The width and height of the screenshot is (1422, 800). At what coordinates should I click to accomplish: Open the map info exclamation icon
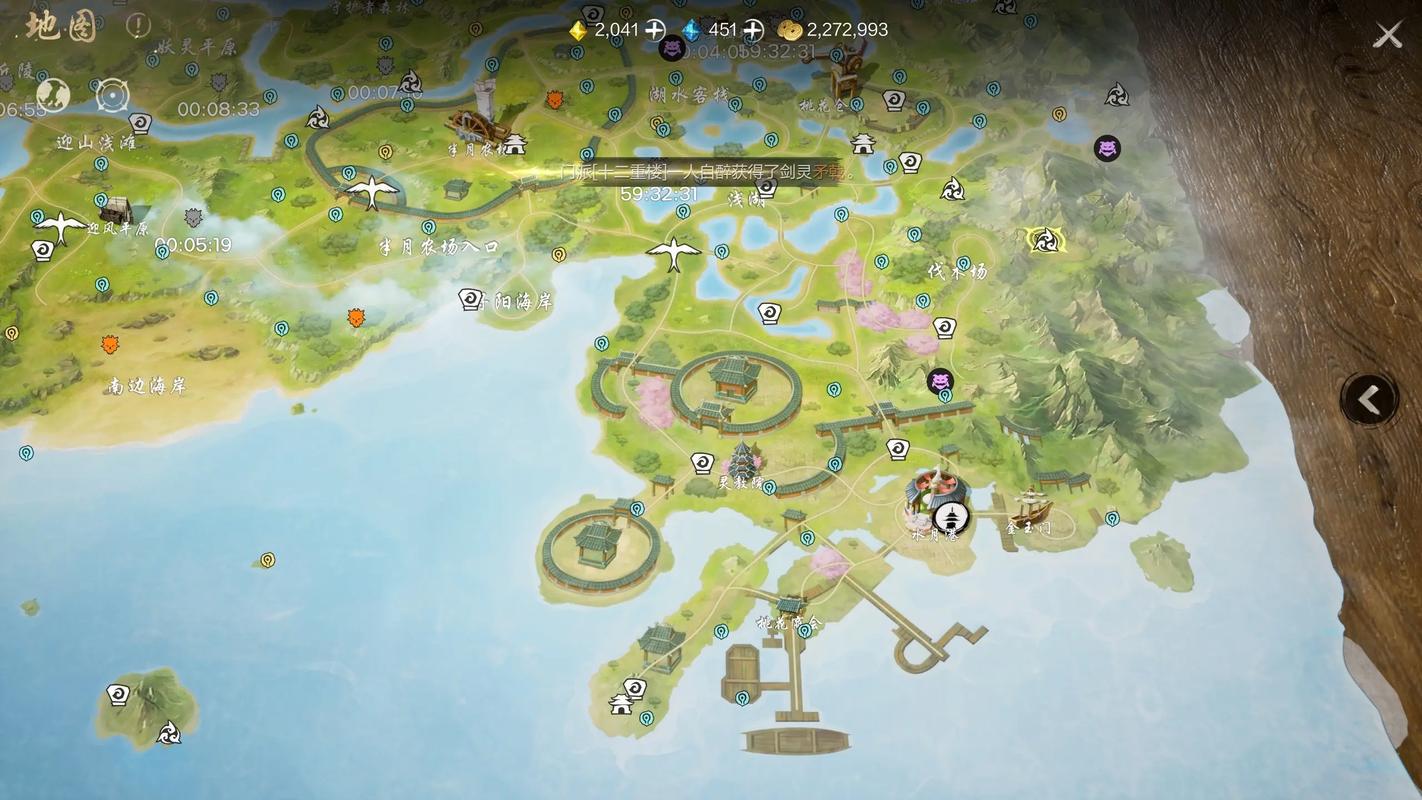tap(139, 27)
